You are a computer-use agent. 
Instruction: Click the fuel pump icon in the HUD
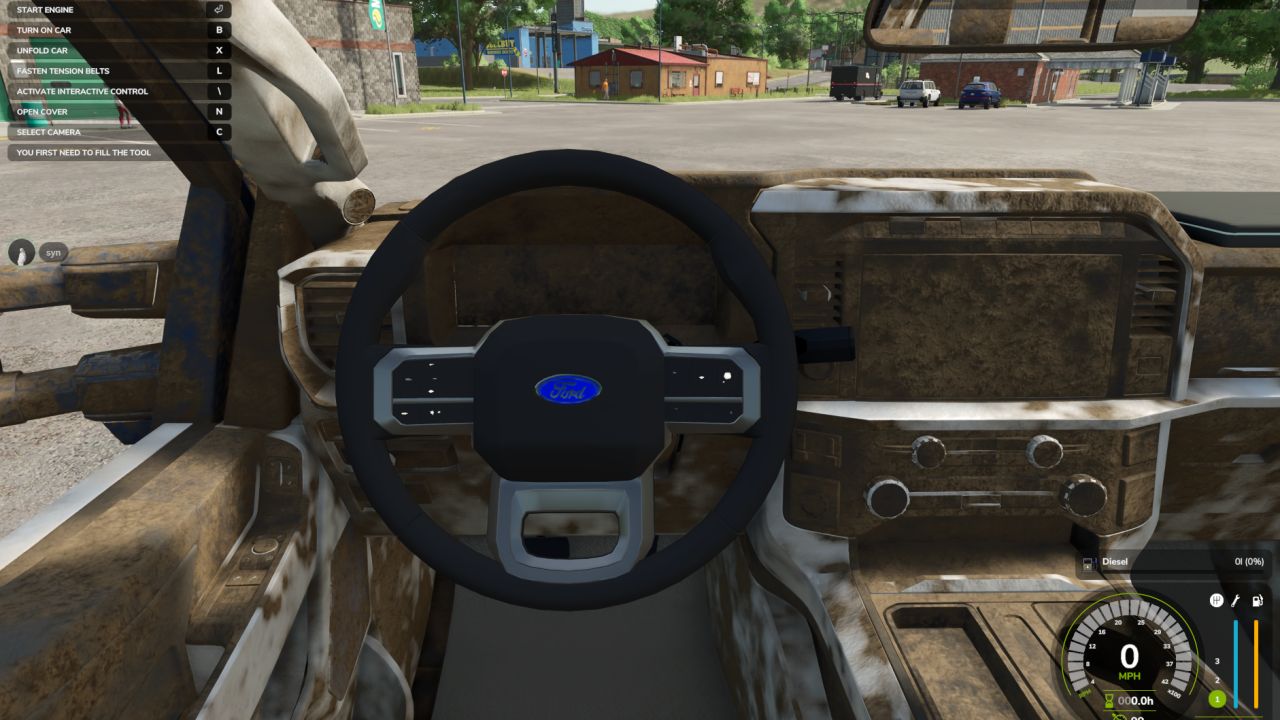coord(1258,601)
